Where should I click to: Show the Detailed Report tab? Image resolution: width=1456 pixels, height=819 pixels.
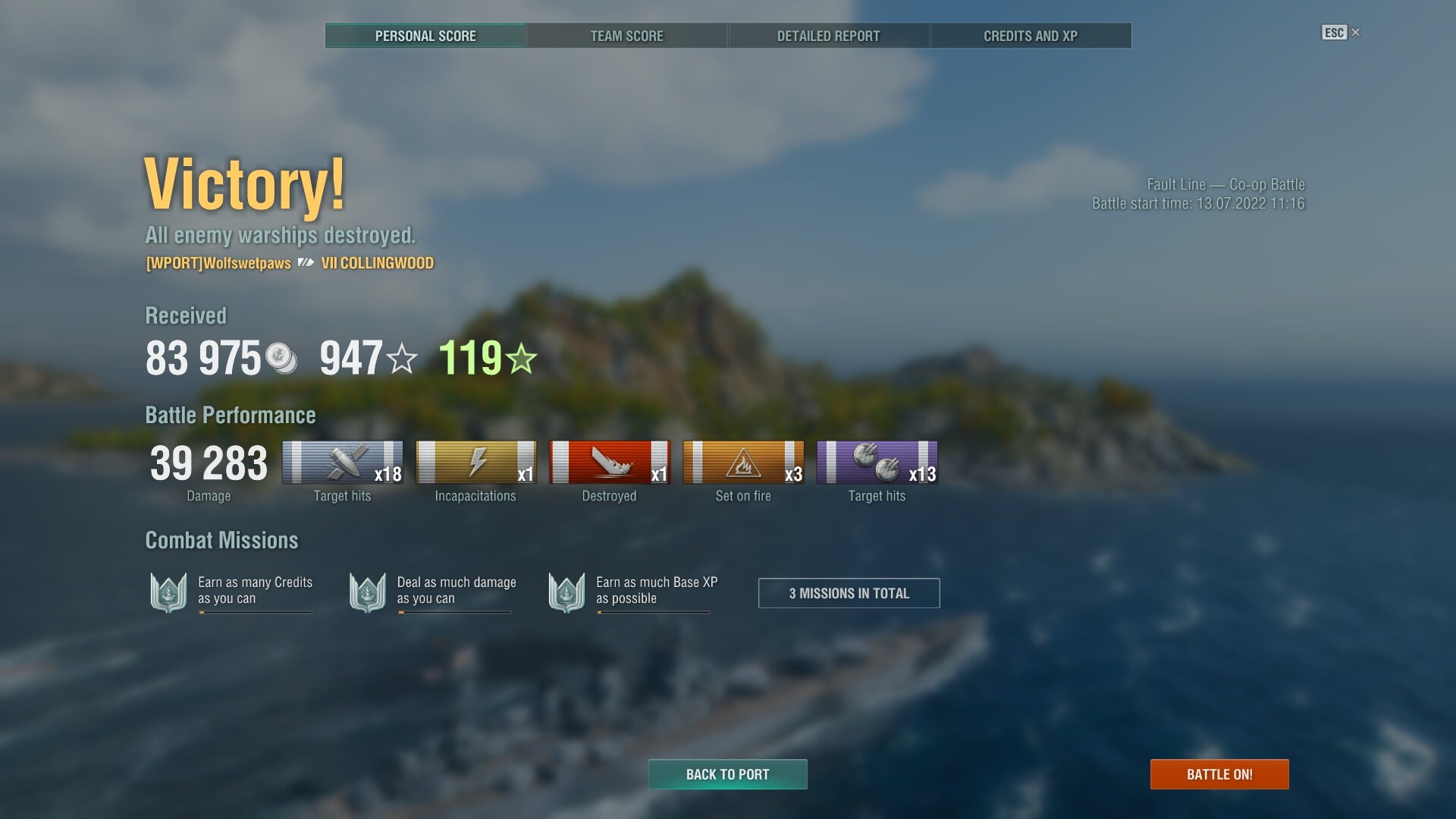pyautogui.click(x=828, y=36)
